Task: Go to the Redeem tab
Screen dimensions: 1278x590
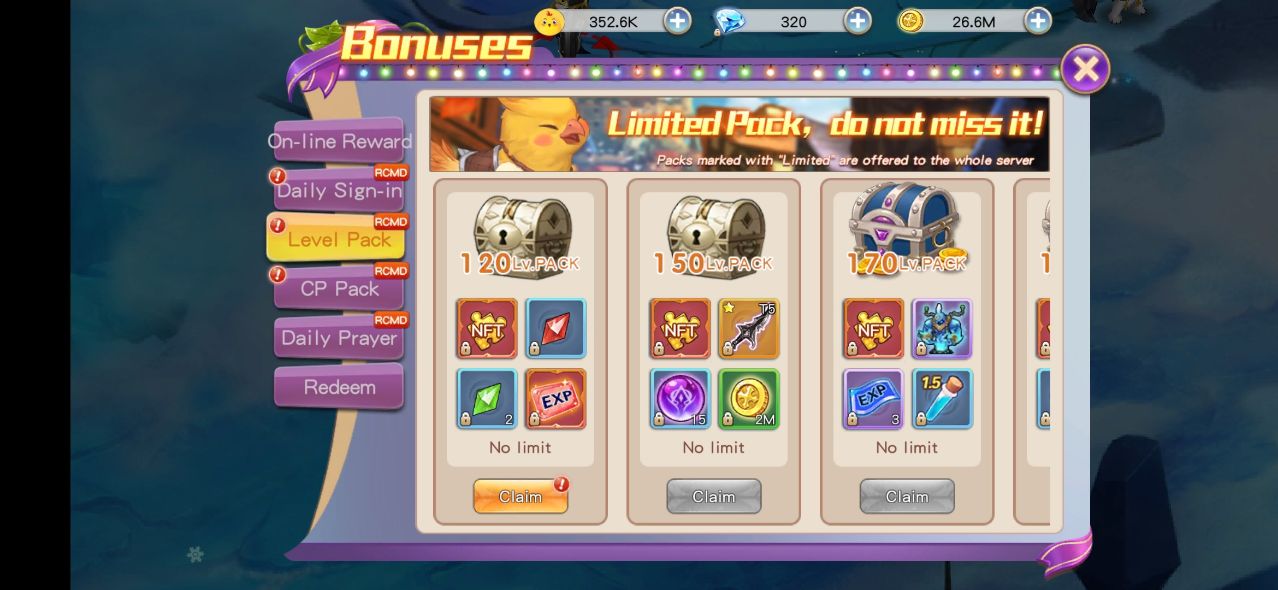Action: pos(339,387)
